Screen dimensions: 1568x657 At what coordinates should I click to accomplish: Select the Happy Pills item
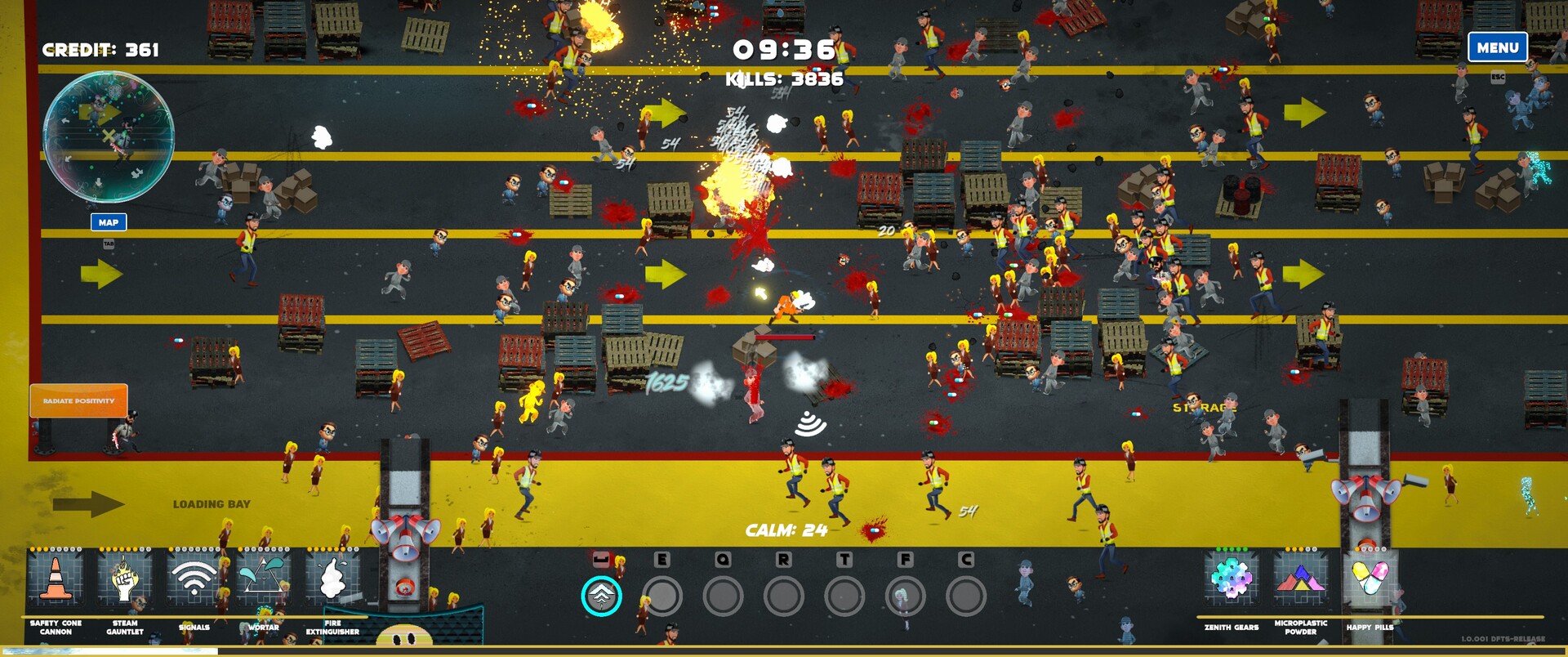click(1370, 579)
